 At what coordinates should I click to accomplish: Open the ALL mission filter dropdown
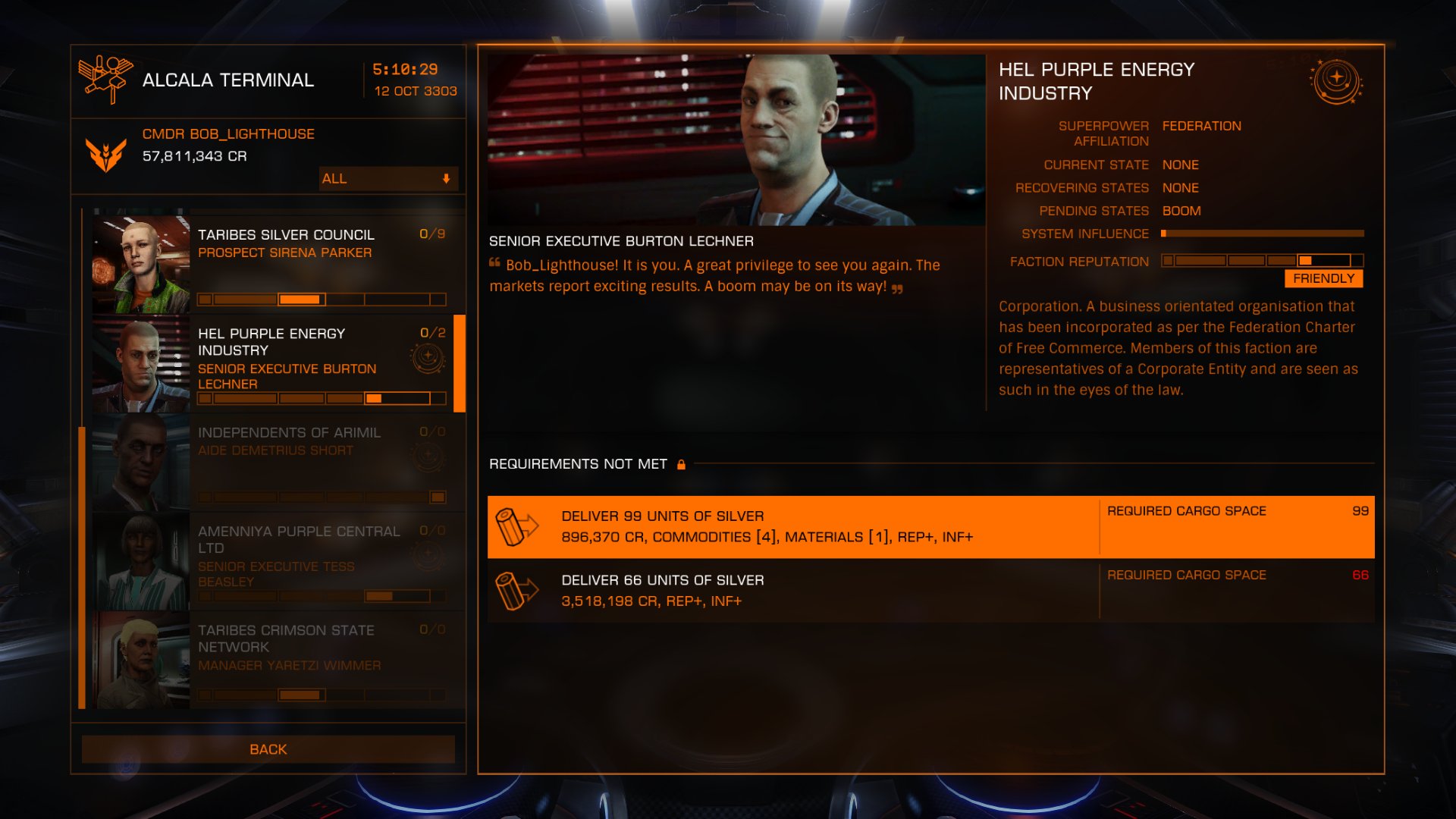387,179
